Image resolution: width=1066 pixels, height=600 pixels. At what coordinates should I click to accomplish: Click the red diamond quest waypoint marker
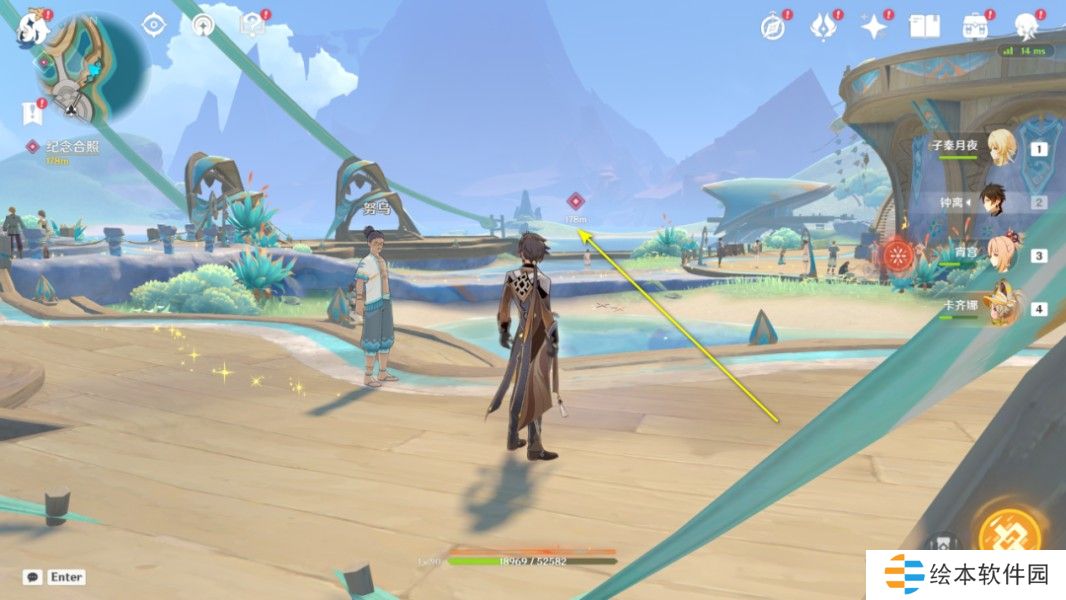click(575, 201)
